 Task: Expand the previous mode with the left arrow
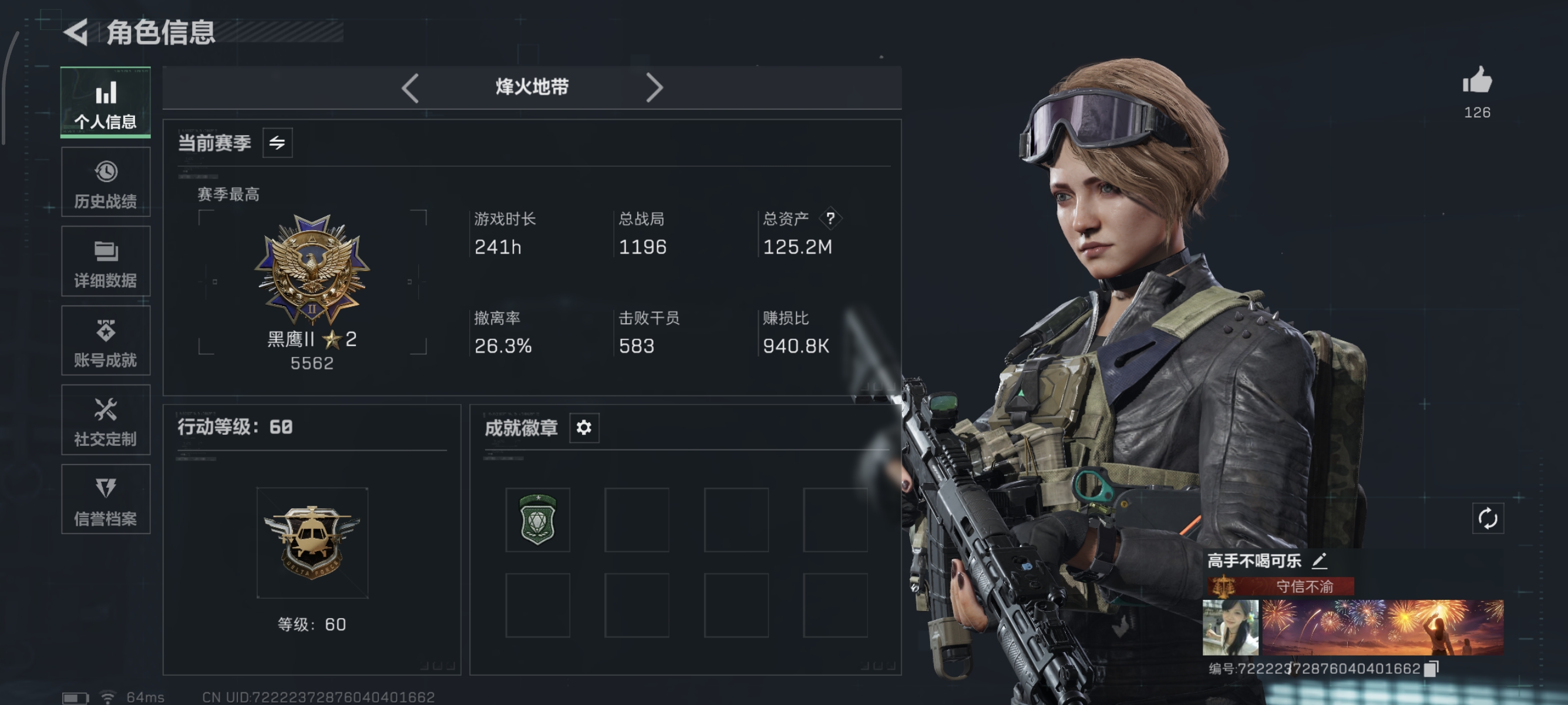[x=410, y=88]
